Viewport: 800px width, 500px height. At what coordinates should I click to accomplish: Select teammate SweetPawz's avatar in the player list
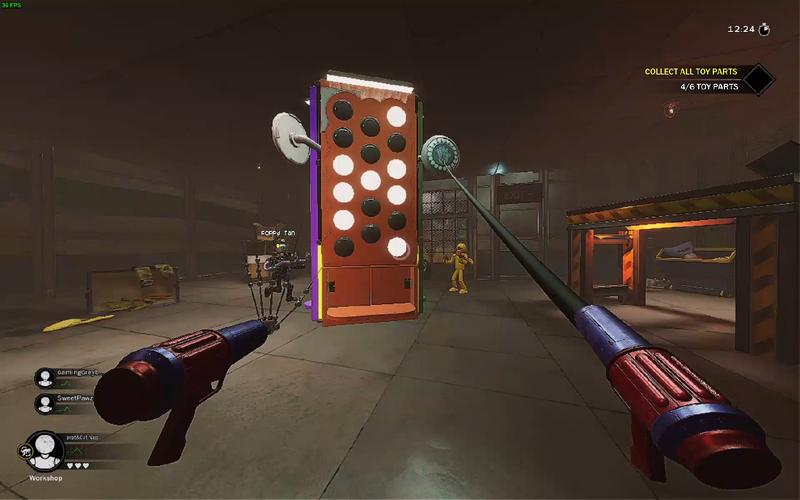(45, 403)
